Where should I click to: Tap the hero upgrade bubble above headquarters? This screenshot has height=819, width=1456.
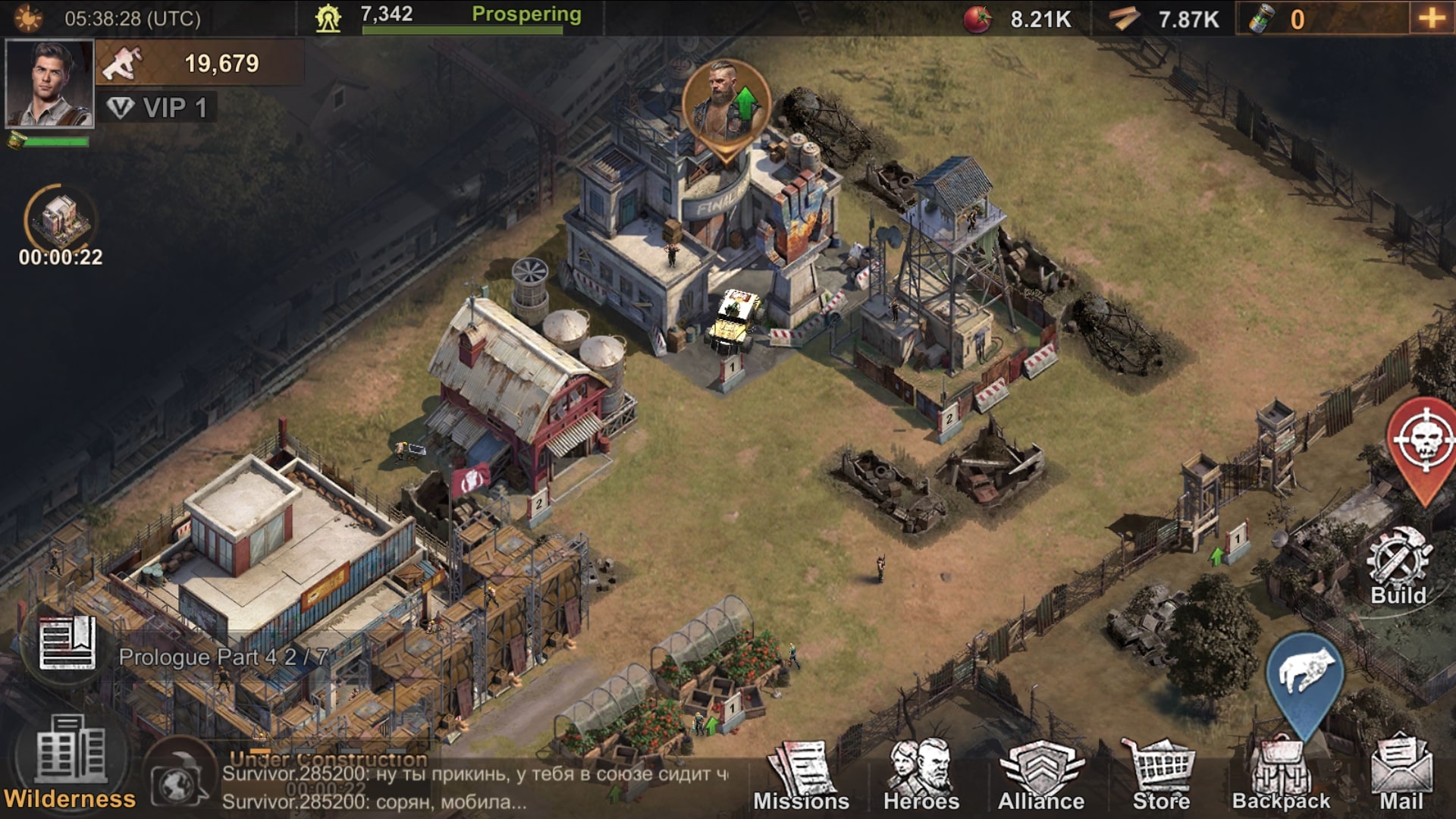726,106
